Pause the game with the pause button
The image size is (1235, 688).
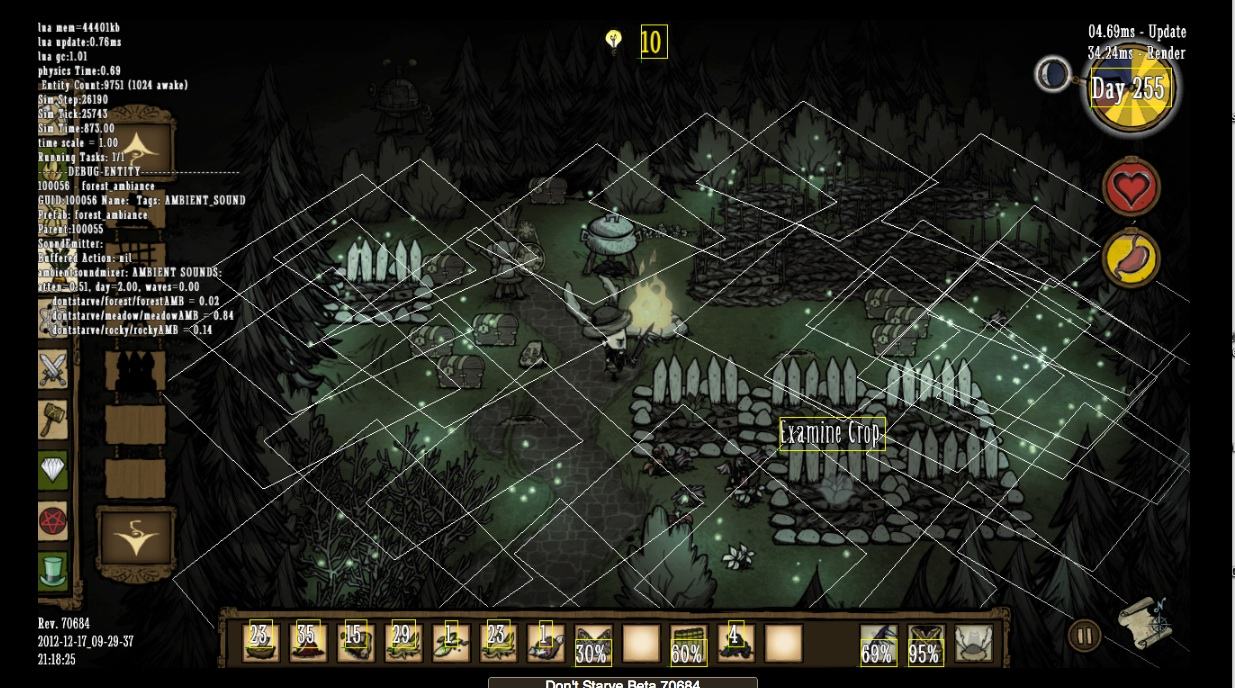pyautogui.click(x=1084, y=635)
